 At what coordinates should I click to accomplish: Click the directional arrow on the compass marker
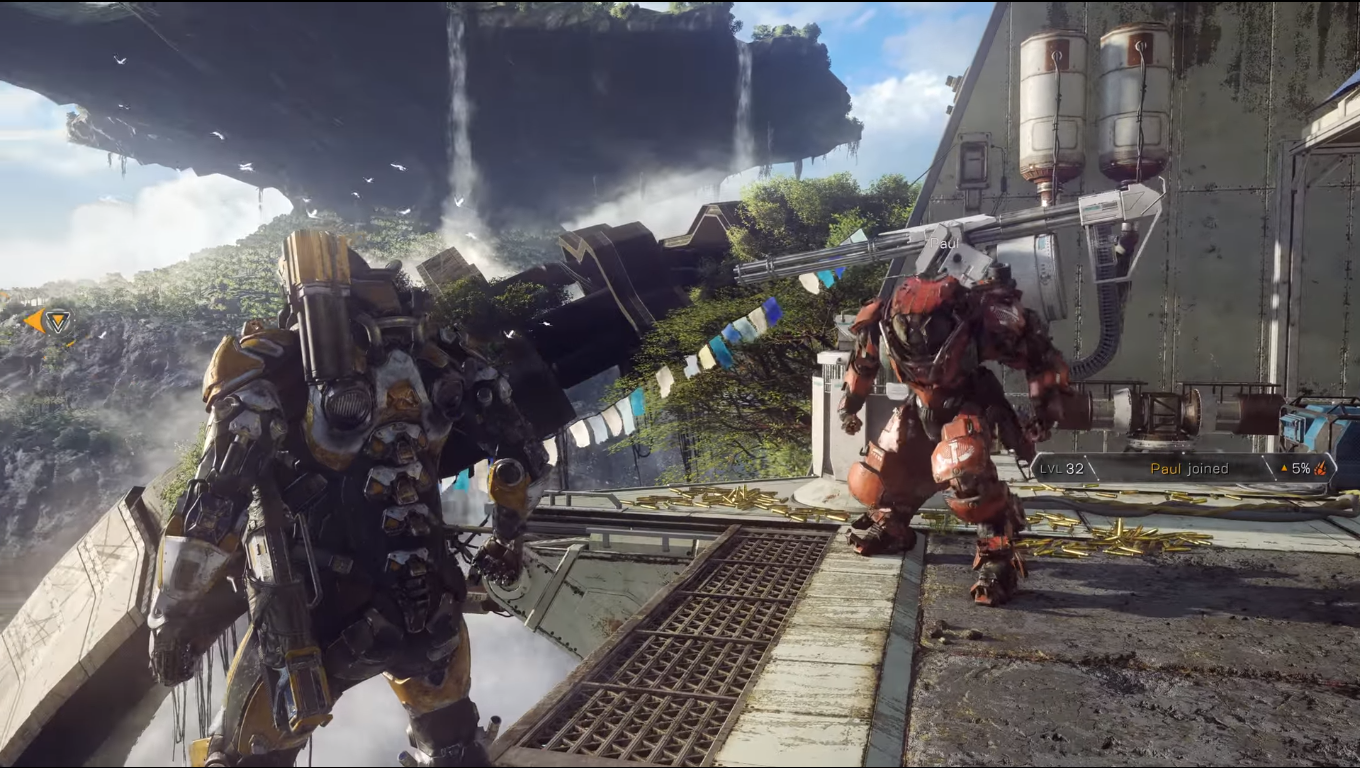35,320
